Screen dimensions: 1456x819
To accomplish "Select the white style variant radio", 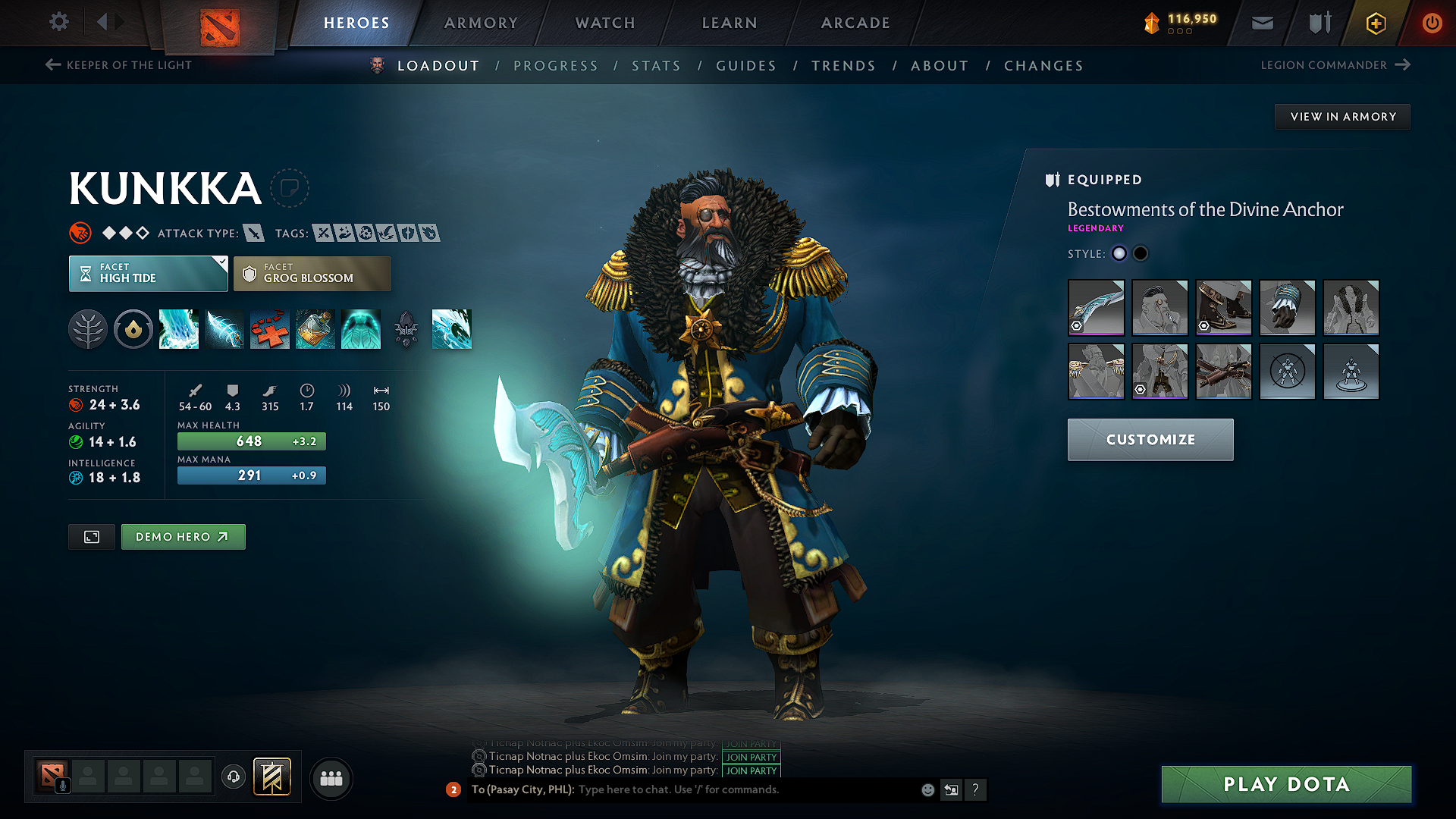I will click(1119, 253).
